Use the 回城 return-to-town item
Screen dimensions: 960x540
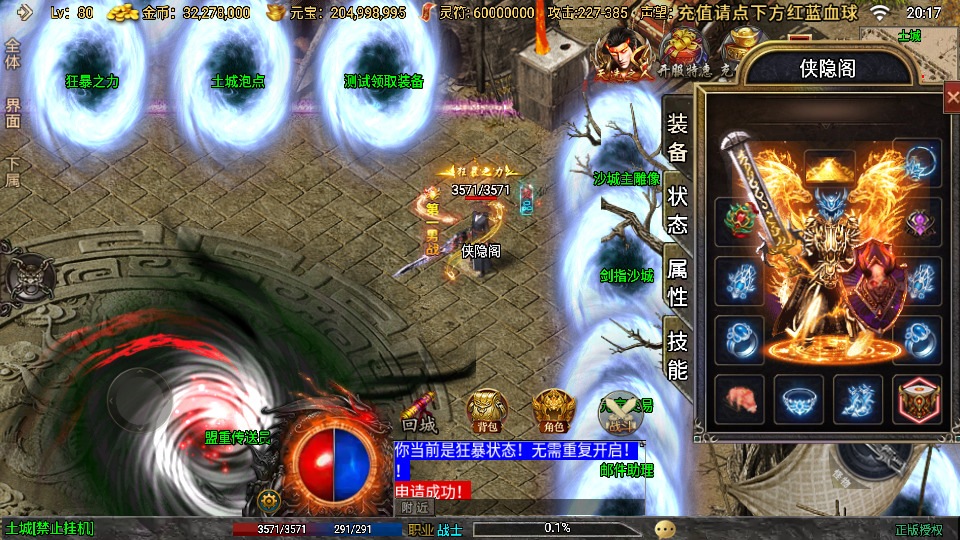[420, 412]
